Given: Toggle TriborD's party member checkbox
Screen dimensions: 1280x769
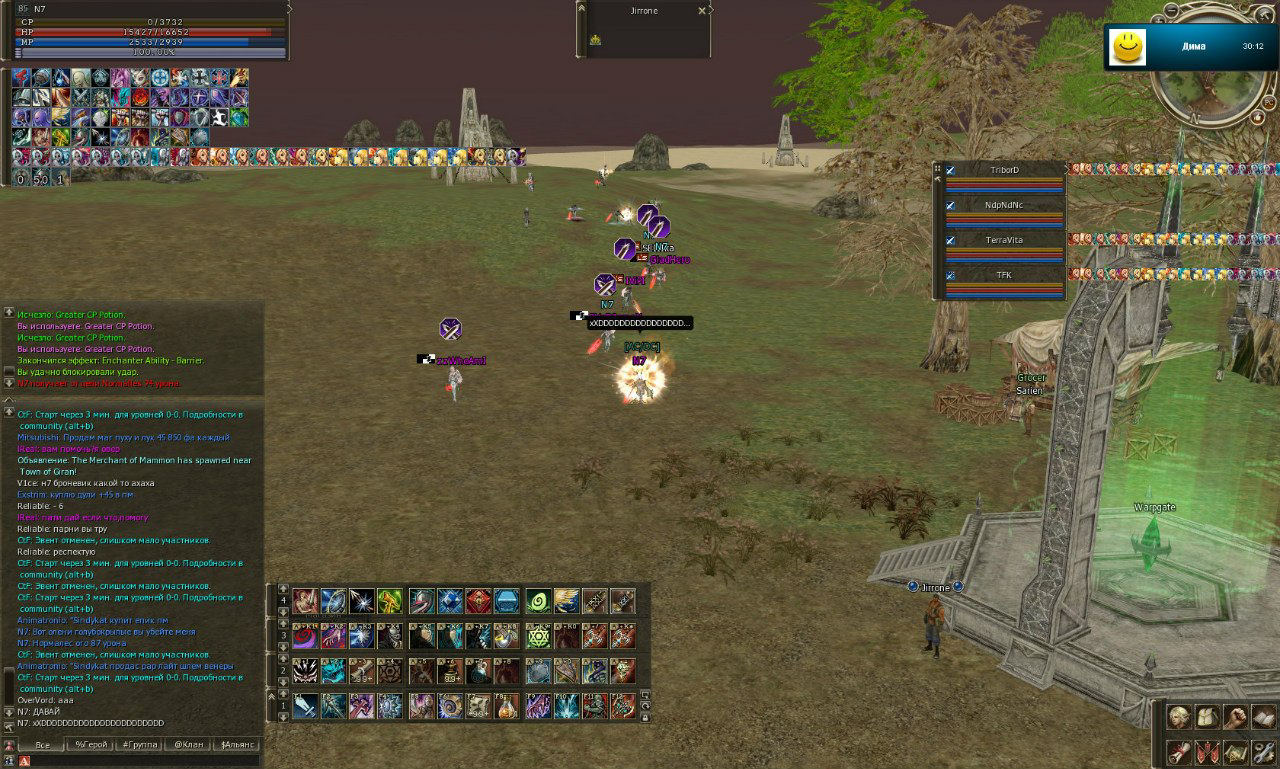Looking at the screenshot, I should coord(951,170).
